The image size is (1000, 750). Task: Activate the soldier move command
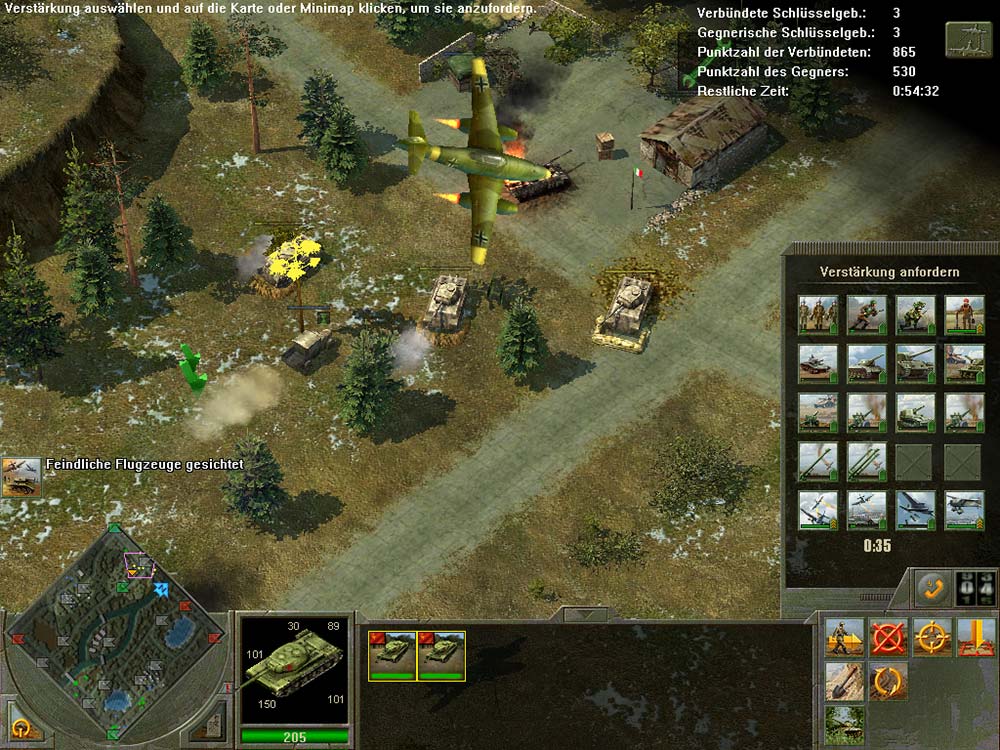[844, 637]
